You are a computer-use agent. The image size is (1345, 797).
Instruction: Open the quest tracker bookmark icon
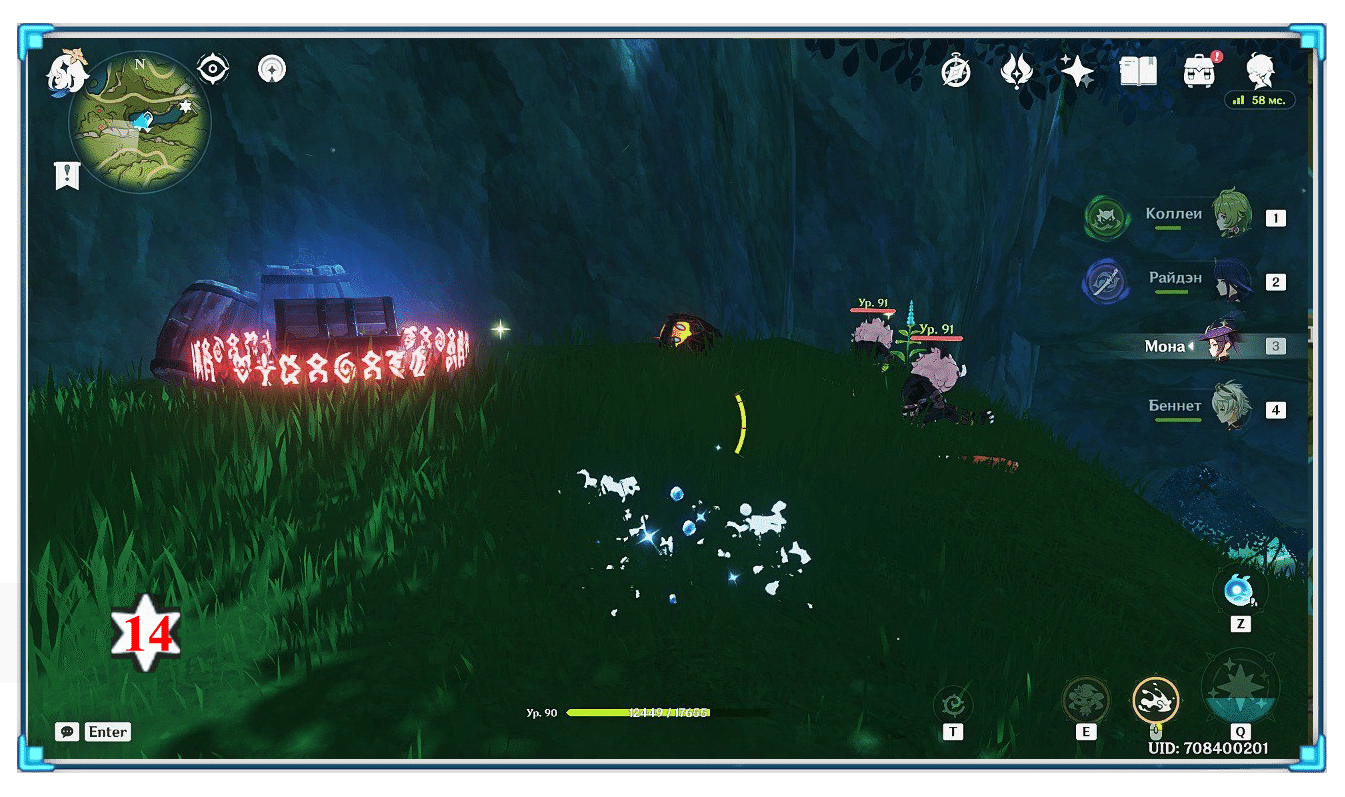67,176
